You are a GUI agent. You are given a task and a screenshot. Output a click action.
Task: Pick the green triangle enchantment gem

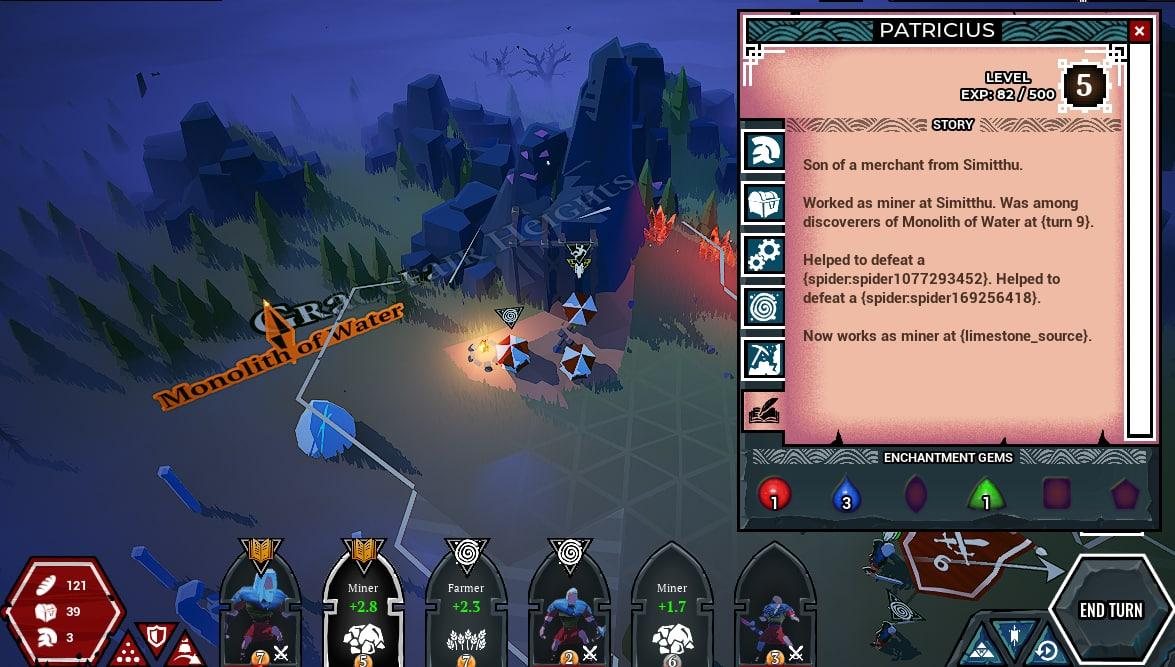click(x=986, y=494)
